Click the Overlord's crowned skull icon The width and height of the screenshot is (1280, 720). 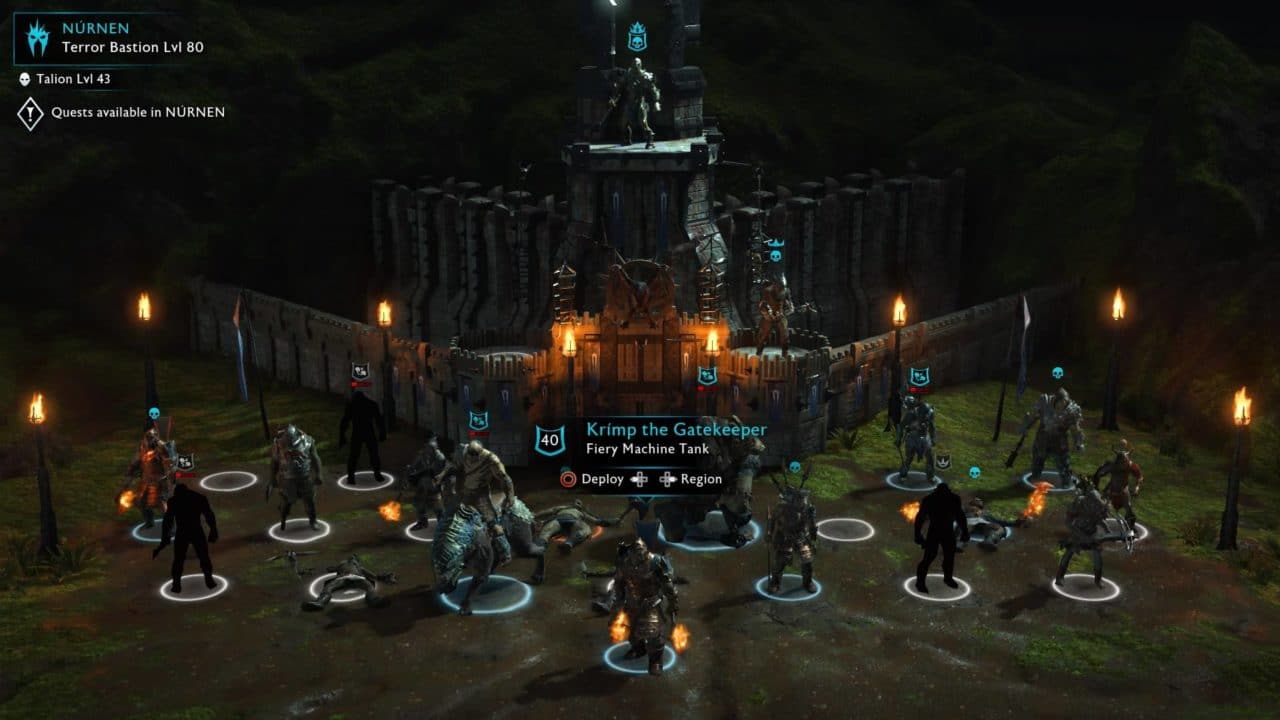coord(637,39)
